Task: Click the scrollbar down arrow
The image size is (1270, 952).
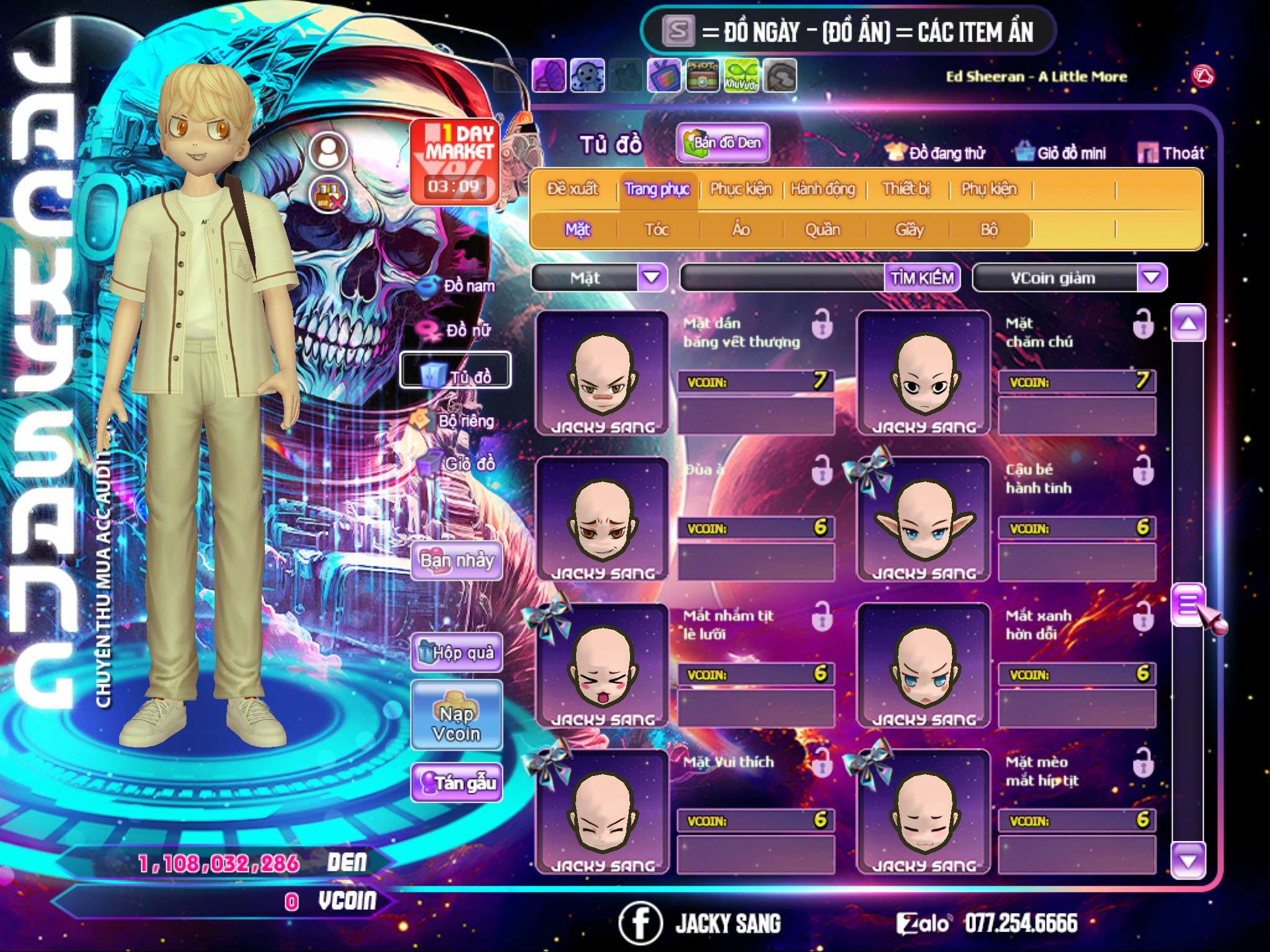Action: (x=1188, y=861)
